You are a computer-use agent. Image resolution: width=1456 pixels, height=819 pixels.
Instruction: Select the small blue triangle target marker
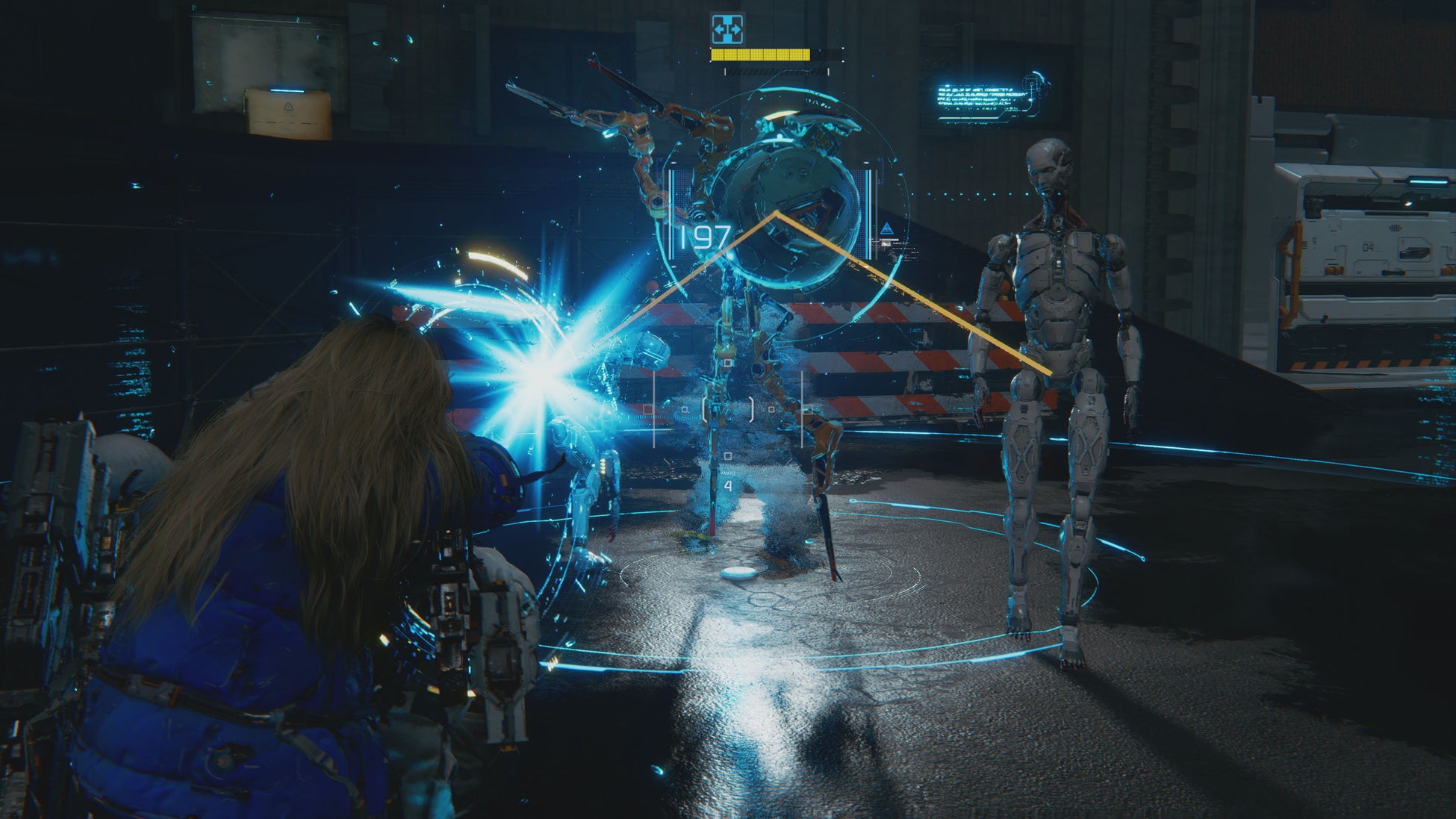point(886,228)
